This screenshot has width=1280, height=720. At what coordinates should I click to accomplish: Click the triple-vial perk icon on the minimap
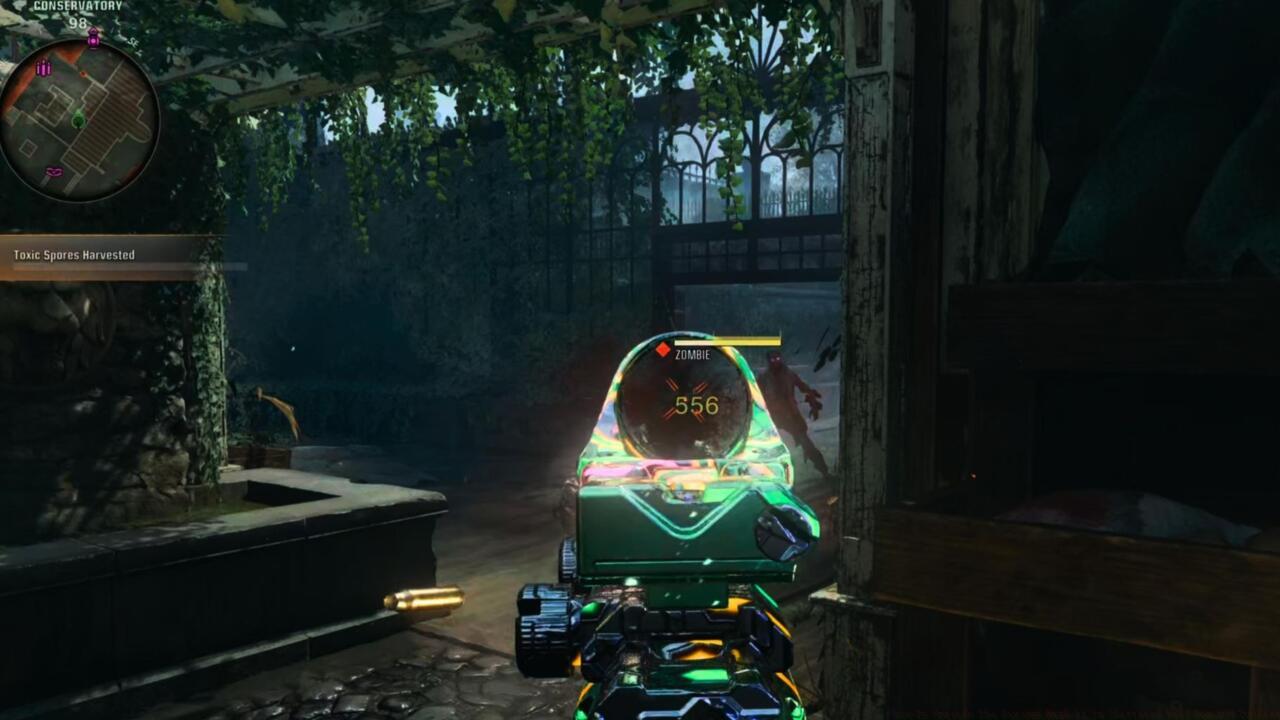click(x=43, y=67)
